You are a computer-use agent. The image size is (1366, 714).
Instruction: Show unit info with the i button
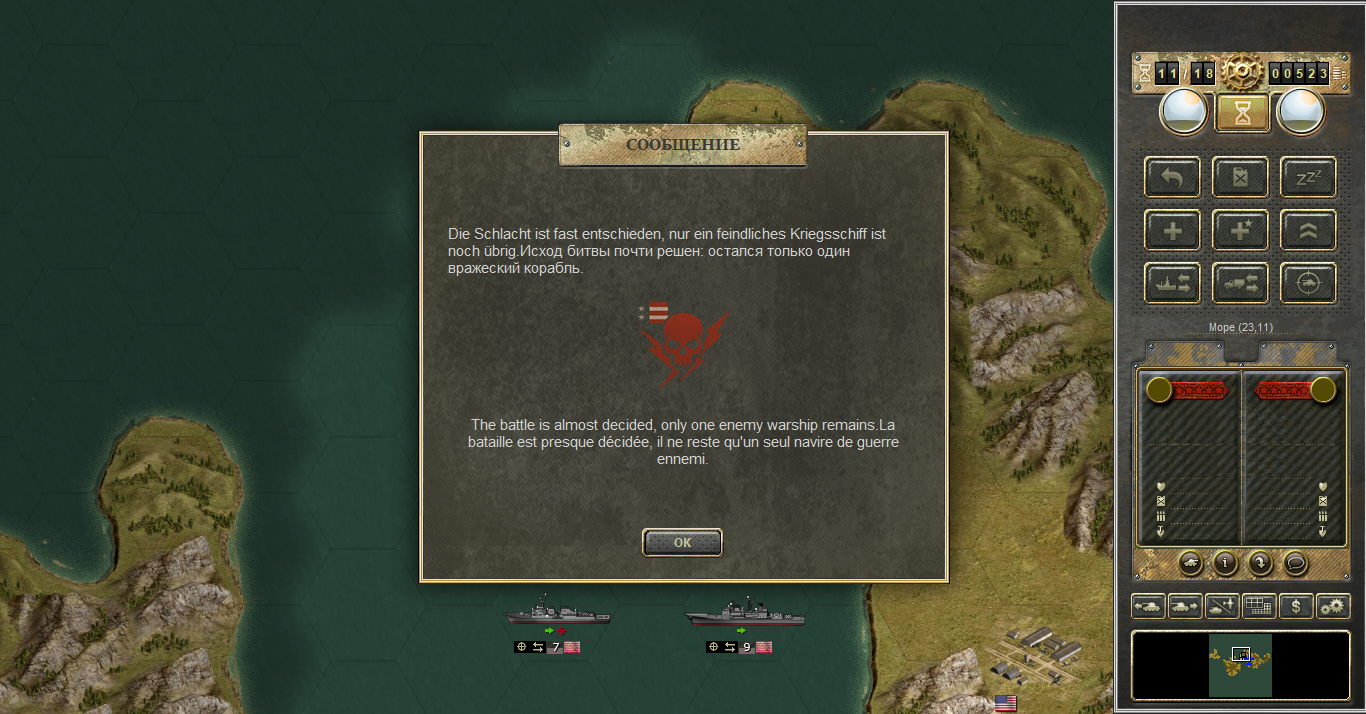(1226, 563)
